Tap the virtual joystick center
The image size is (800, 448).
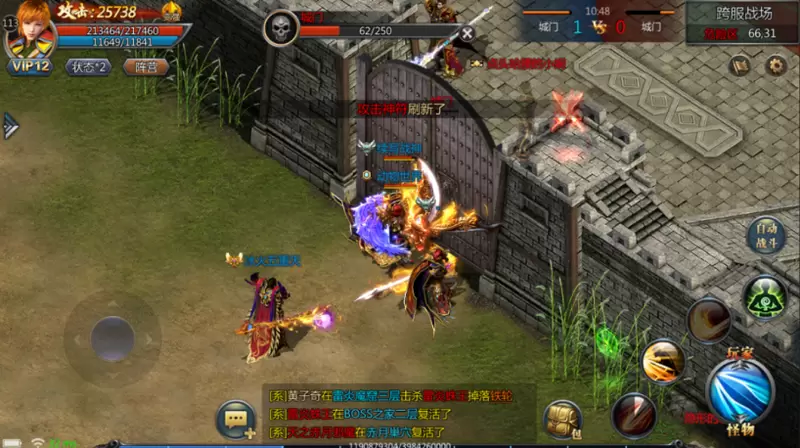click(112, 340)
